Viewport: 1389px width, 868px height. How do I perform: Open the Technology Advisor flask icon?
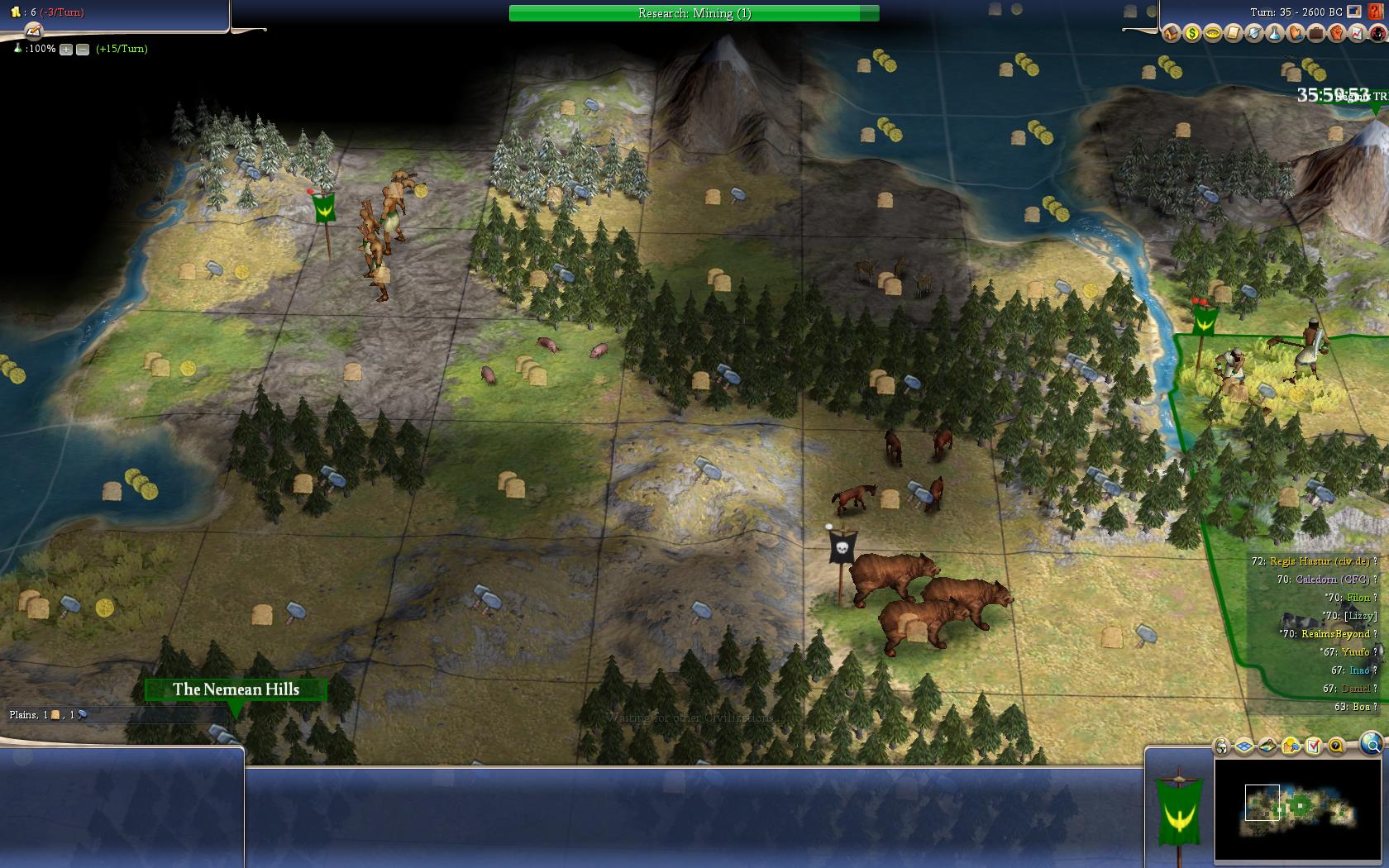[1274, 33]
